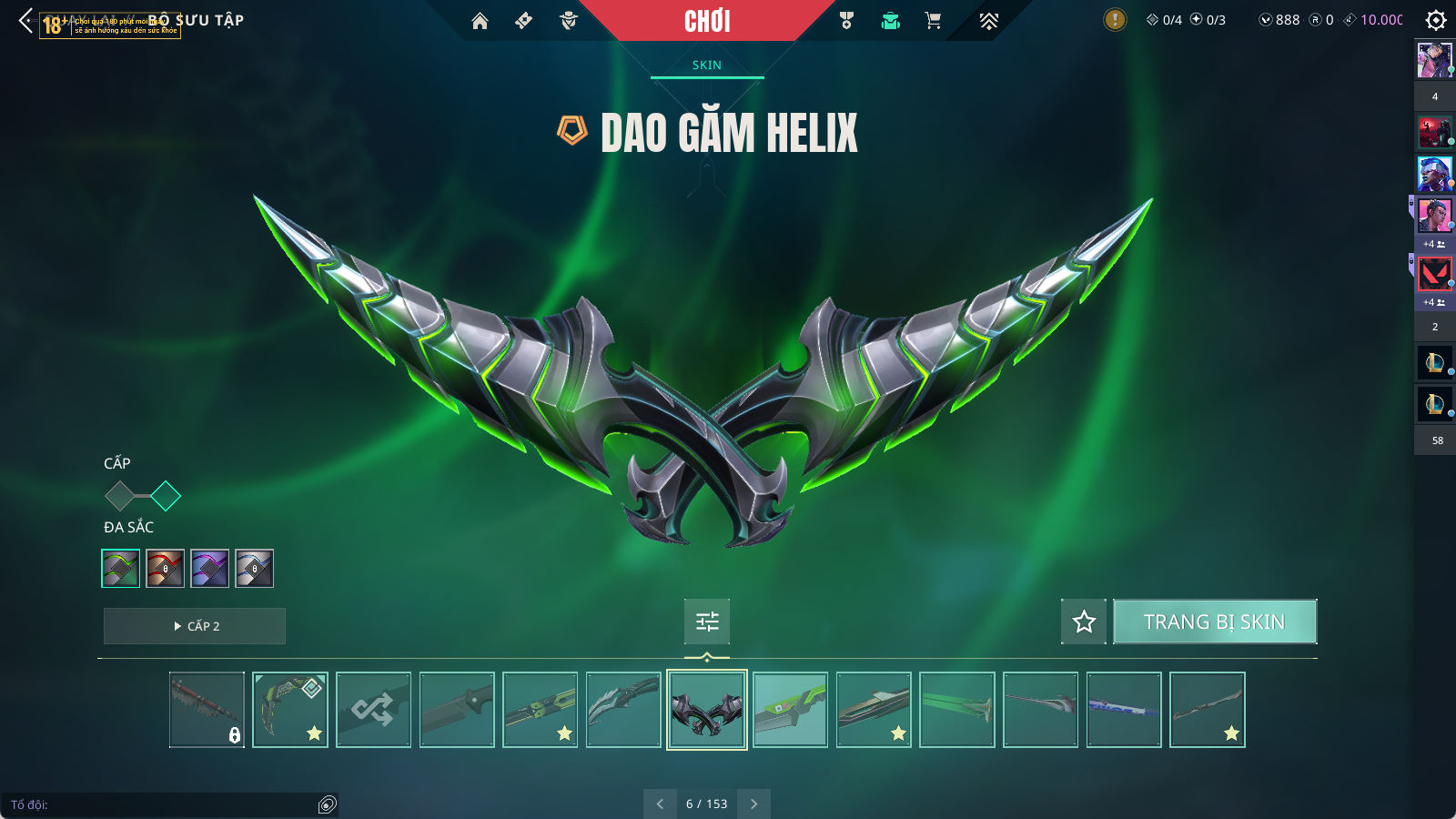This screenshot has width=1456, height=819.
Task: Choose the purple chroma variant swatch
Action: point(209,569)
